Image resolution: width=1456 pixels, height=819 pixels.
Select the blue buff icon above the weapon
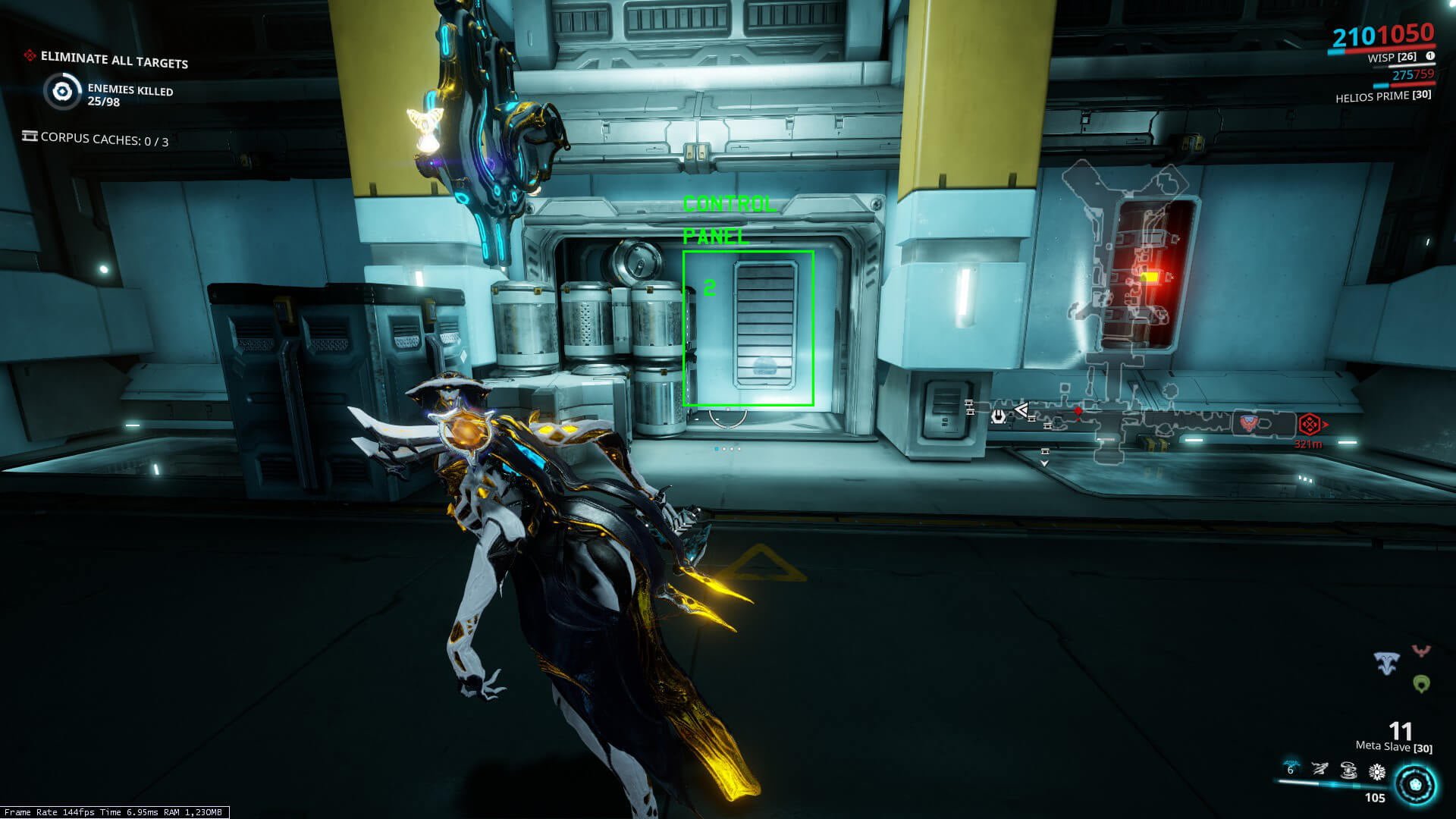click(1387, 664)
